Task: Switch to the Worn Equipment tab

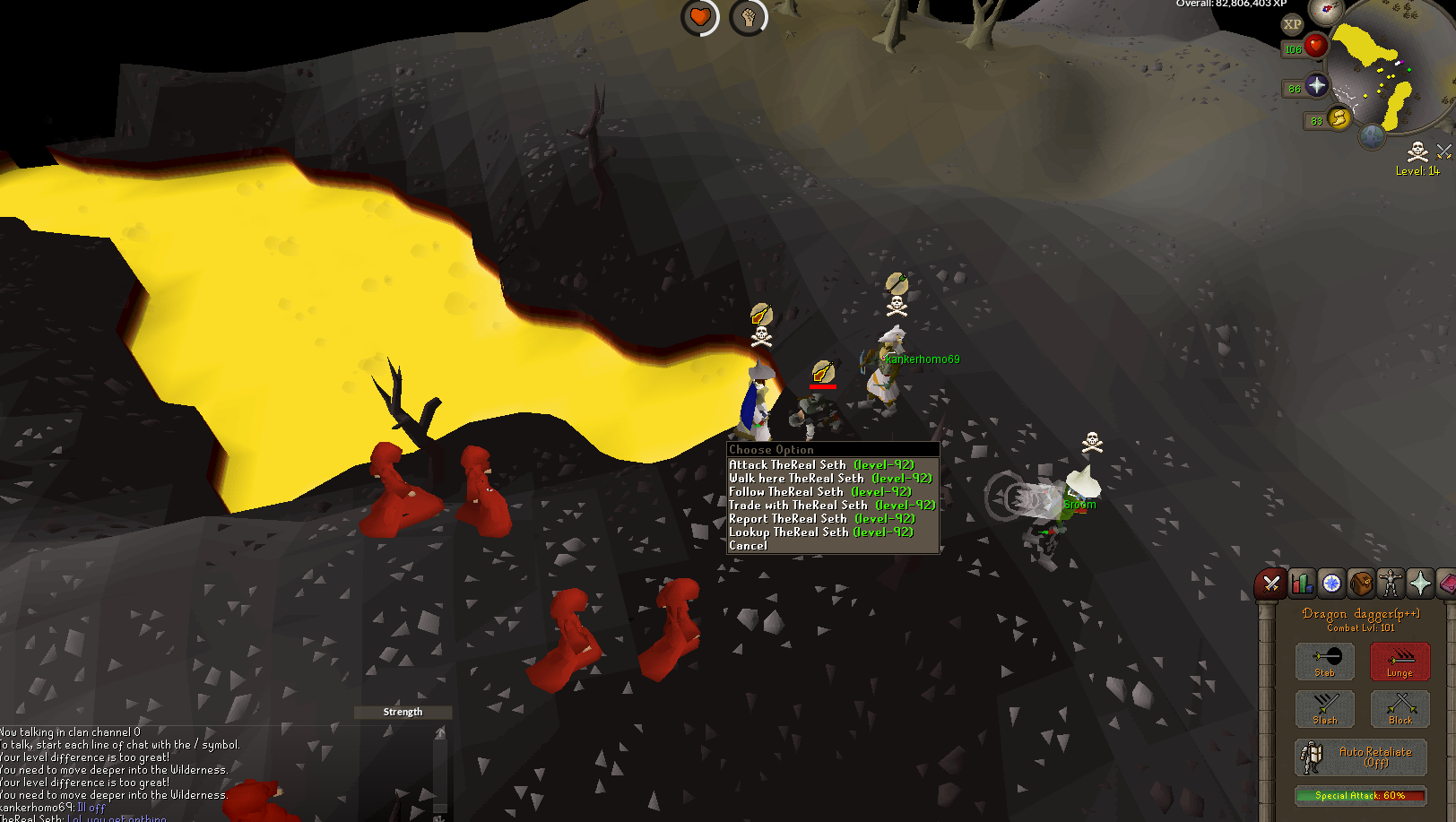Action: (x=1391, y=584)
